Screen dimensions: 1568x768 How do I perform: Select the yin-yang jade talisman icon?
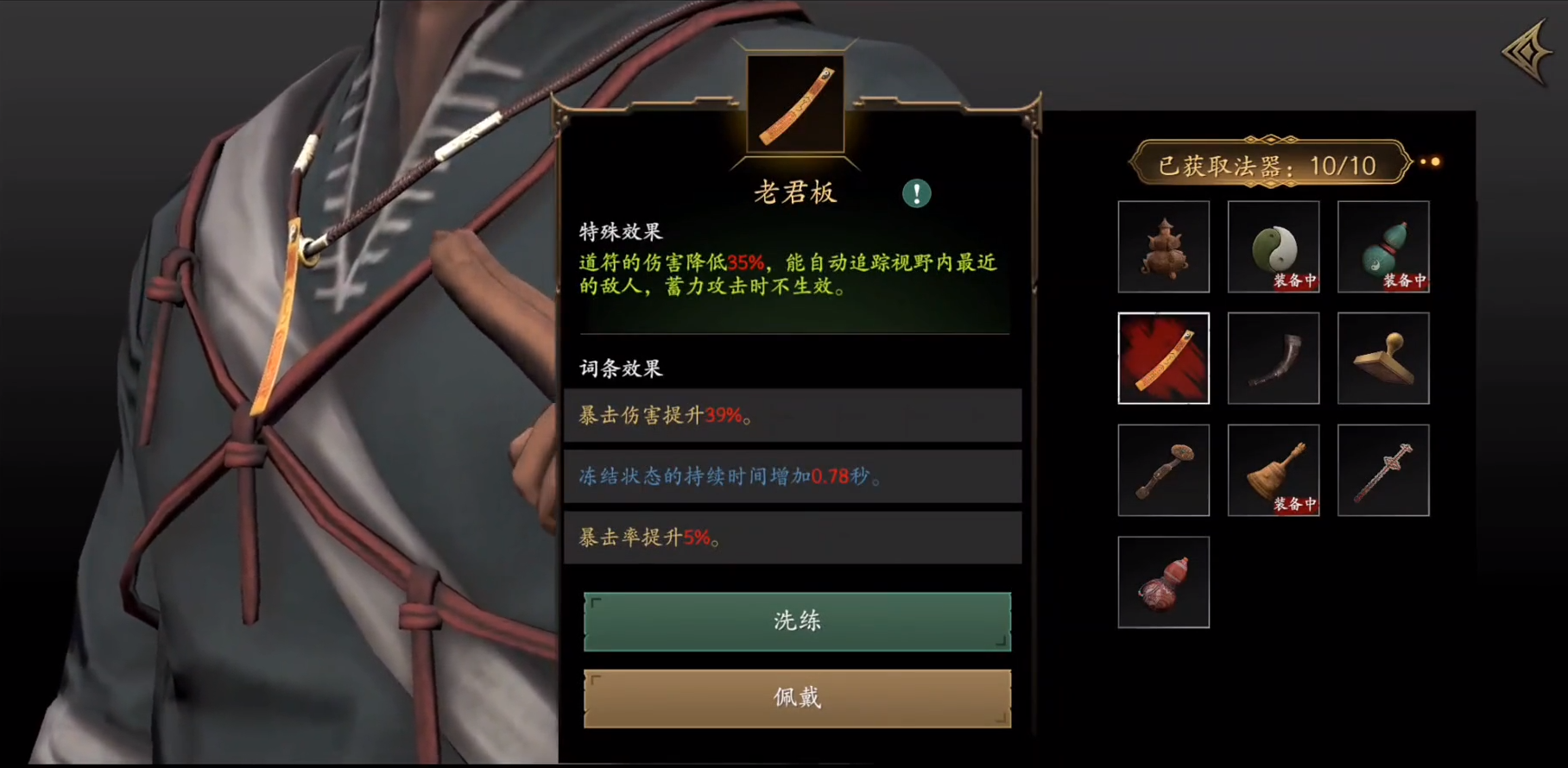[x=1273, y=248]
